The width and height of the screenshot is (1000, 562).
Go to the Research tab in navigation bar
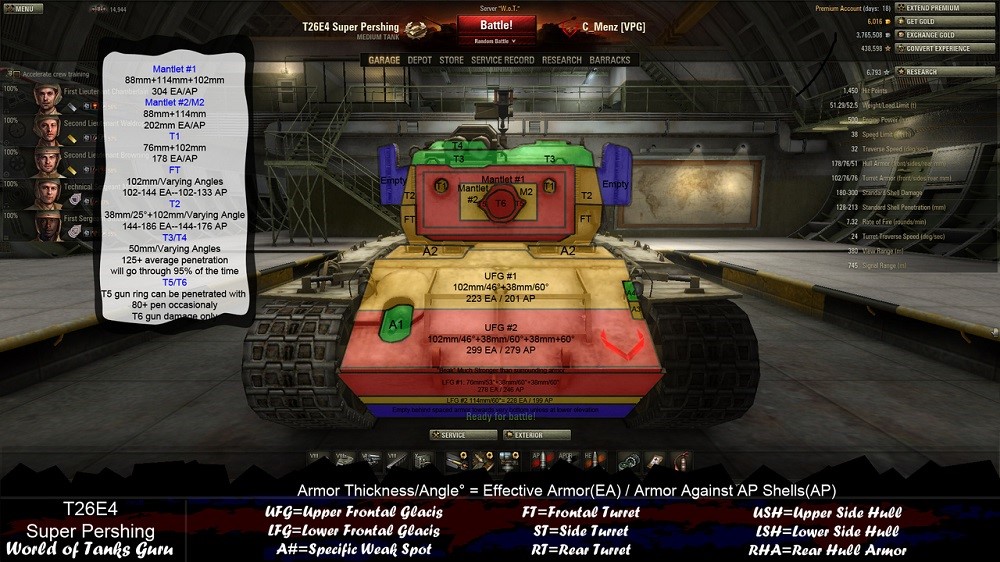coord(561,60)
